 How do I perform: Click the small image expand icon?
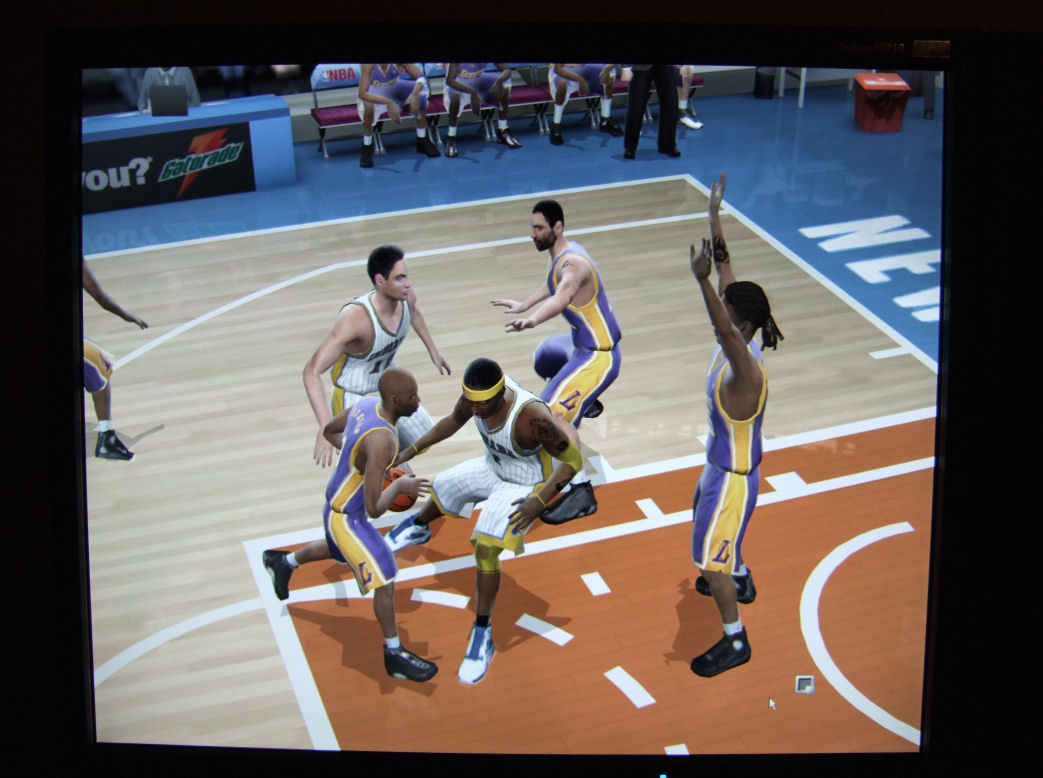[804, 684]
